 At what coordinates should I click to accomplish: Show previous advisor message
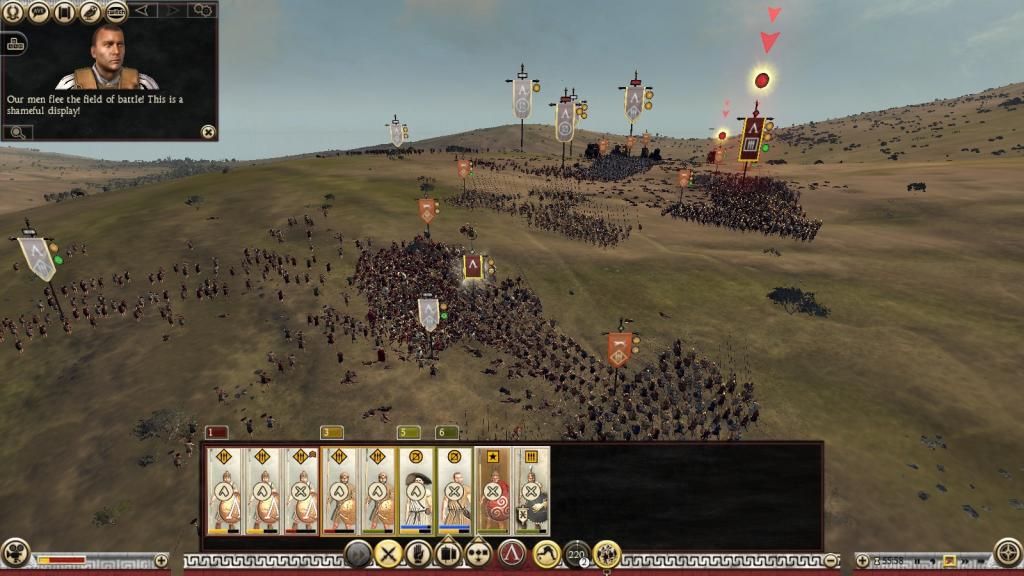click(x=143, y=11)
